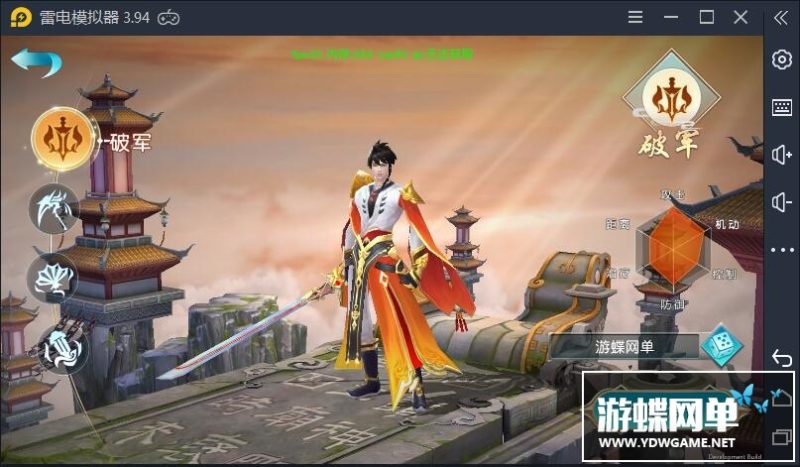This screenshot has width=800, height=467.
Task: Close the 雷电模拟器 window
Action: click(741, 17)
